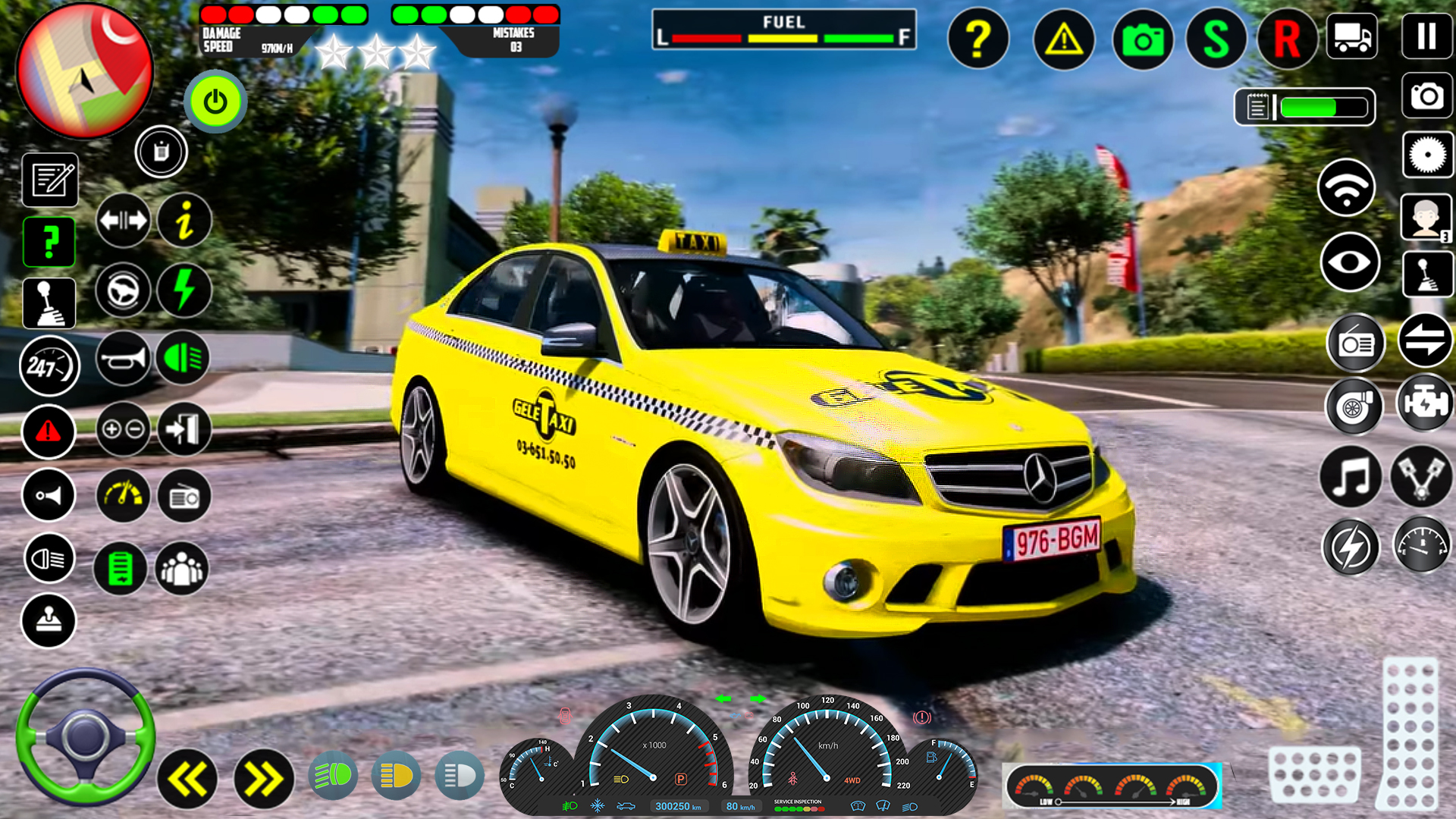Image resolution: width=1456 pixels, height=819 pixels.
Task: Click the red warning triangle icon
Action: point(49,431)
